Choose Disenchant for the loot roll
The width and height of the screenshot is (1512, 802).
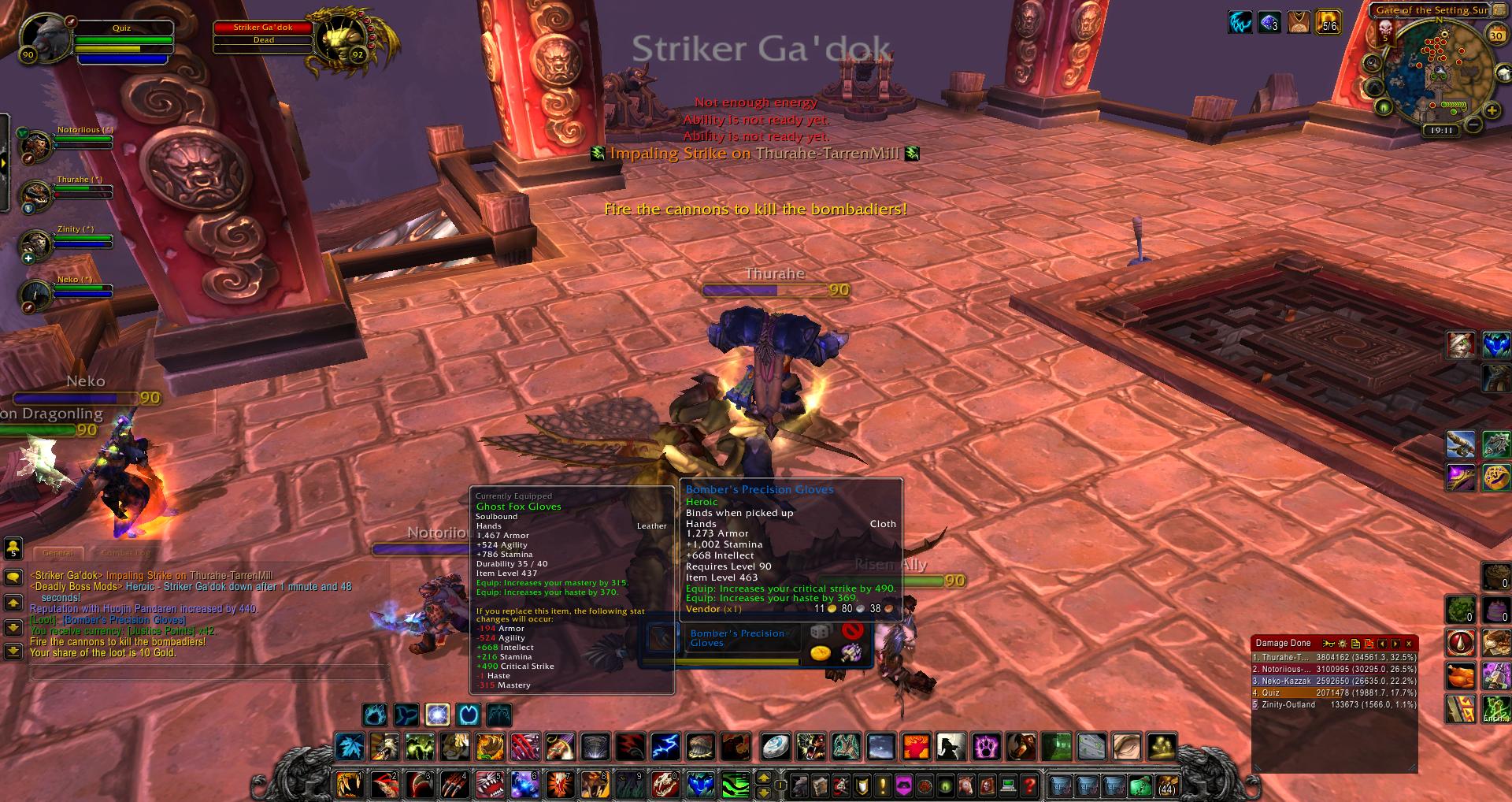coord(850,652)
